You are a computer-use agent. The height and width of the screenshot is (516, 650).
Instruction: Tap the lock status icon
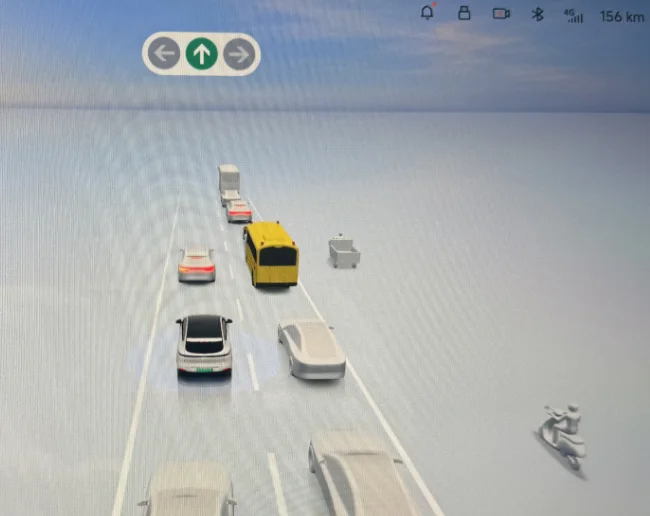(x=463, y=14)
